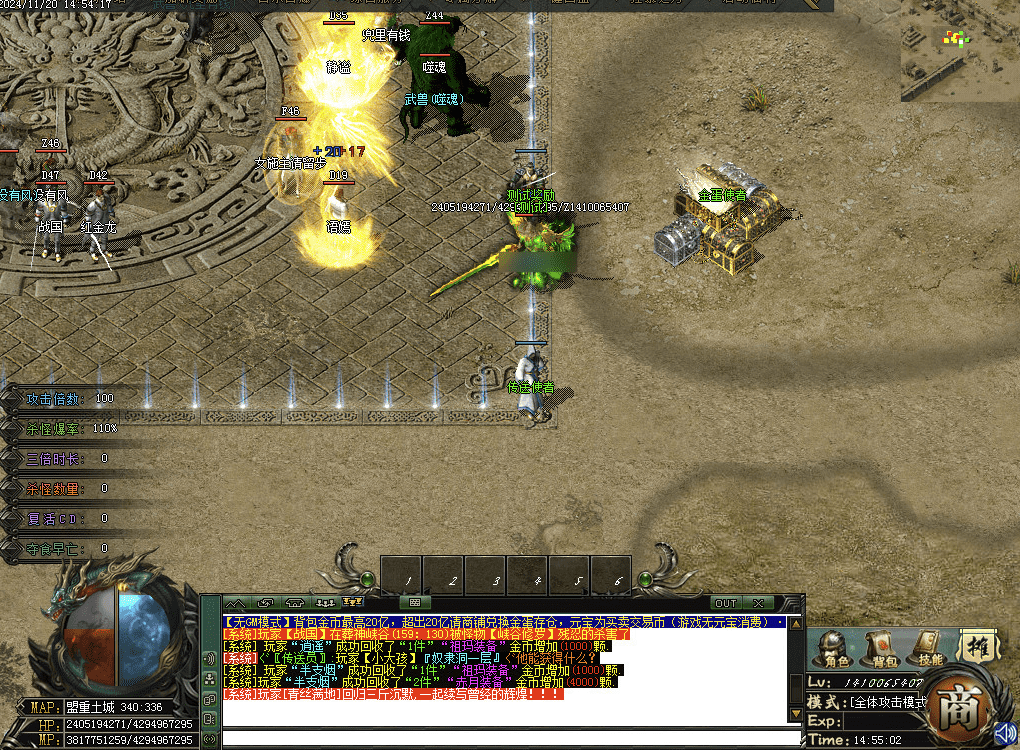Open the 商 shop orb
The width and height of the screenshot is (1020, 750).
(957, 707)
